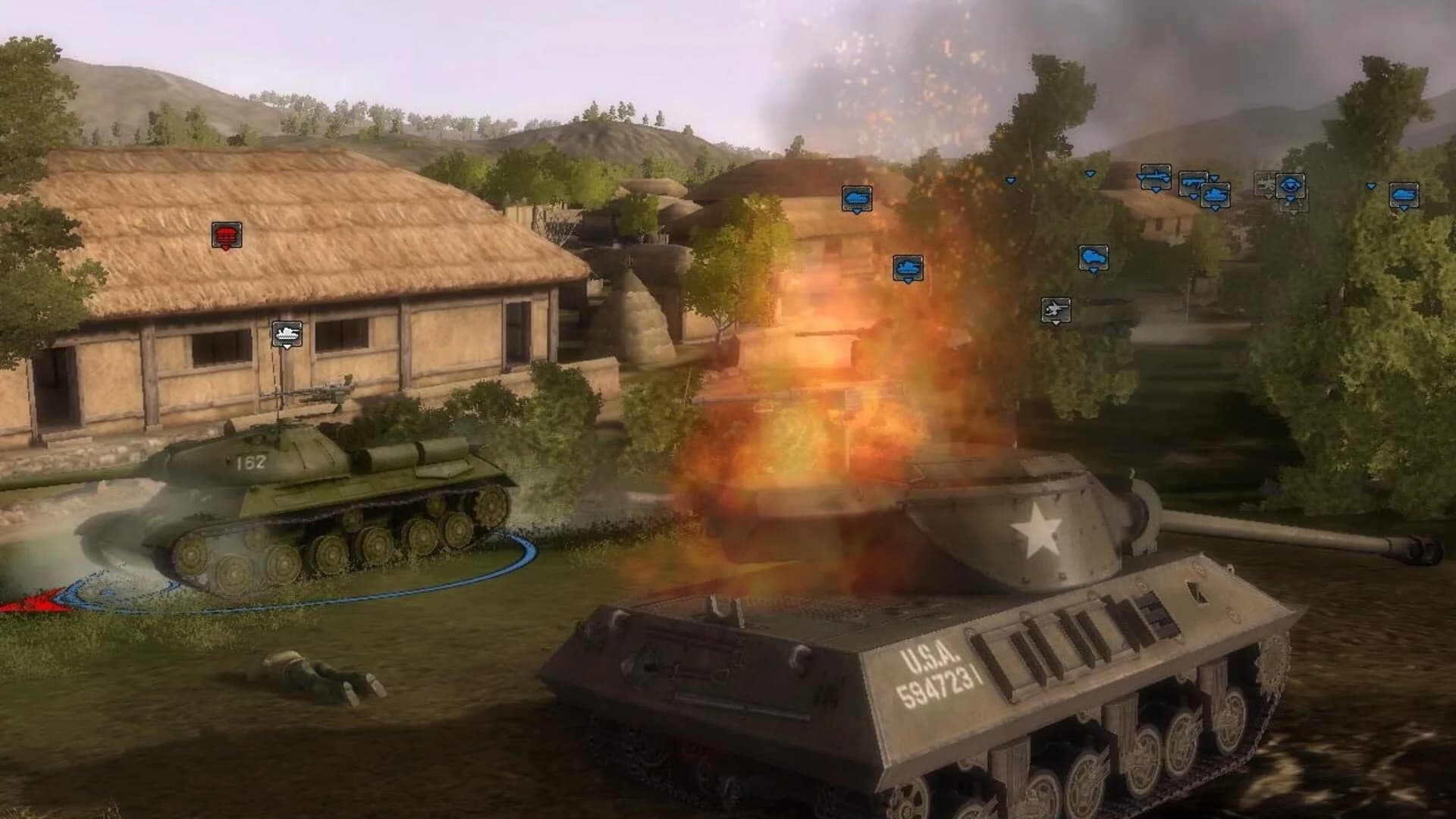Select the halftrack unit icon in the top-right cluster

tap(1154, 176)
